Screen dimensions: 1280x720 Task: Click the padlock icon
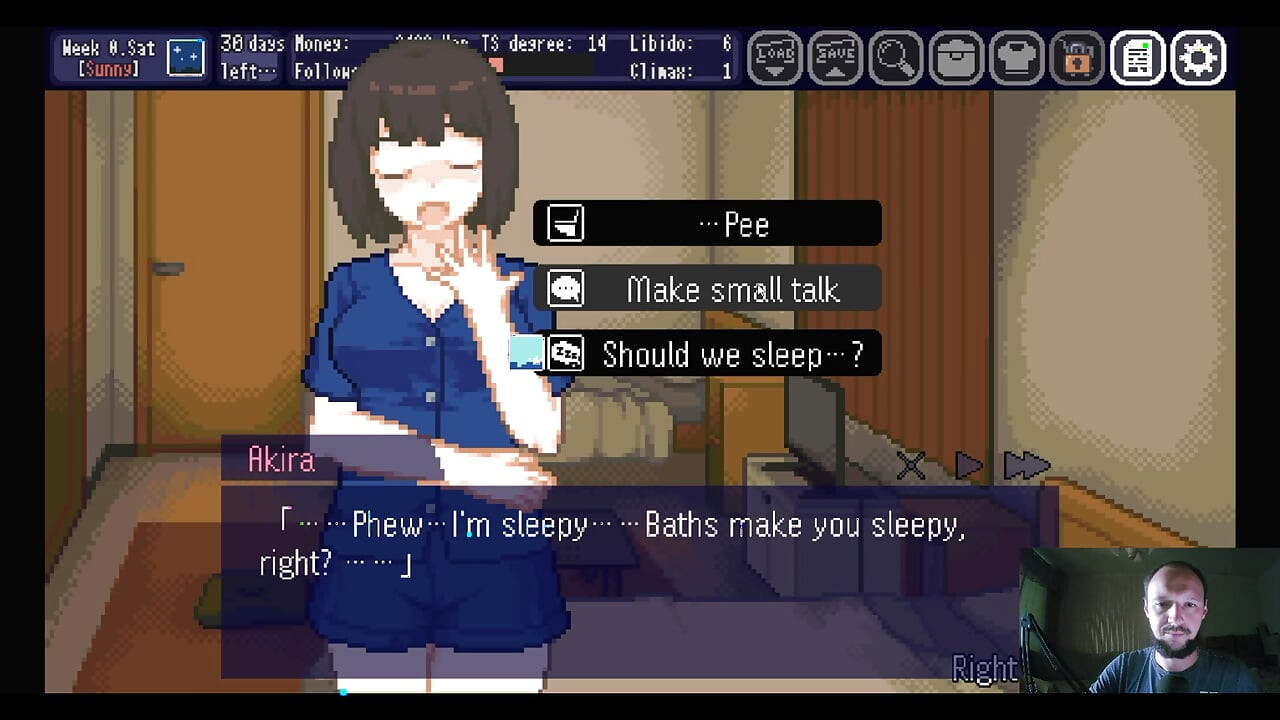pyautogui.click(x=1077, y=58)
